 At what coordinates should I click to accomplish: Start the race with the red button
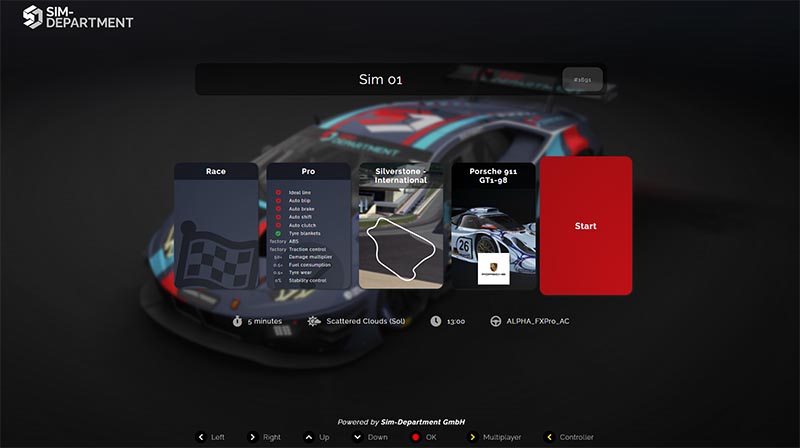pyautogui.click(x=585, y=226)
